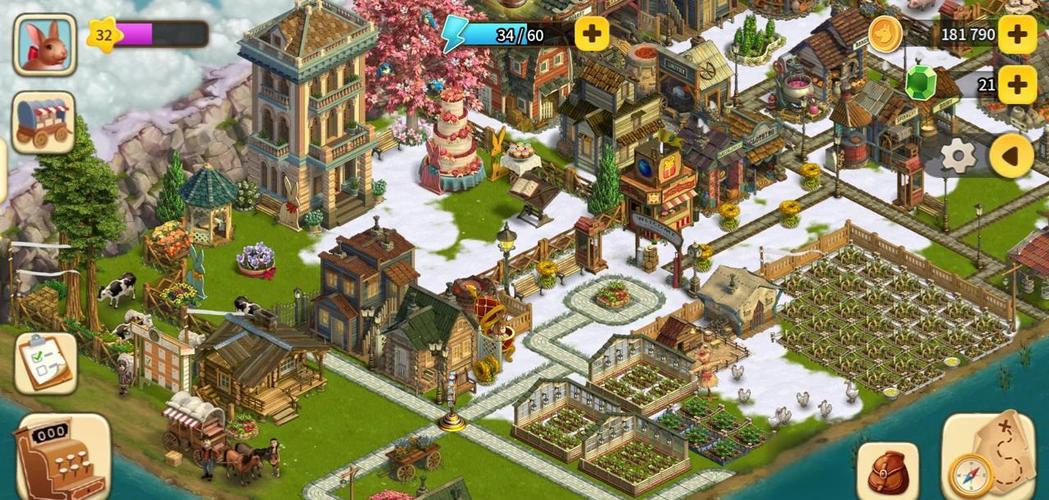Image resolution: width=1049 pixels, height=500 pixels.
Task: Collapse the side panel with the arrow button
Action: click(1011, 156)
